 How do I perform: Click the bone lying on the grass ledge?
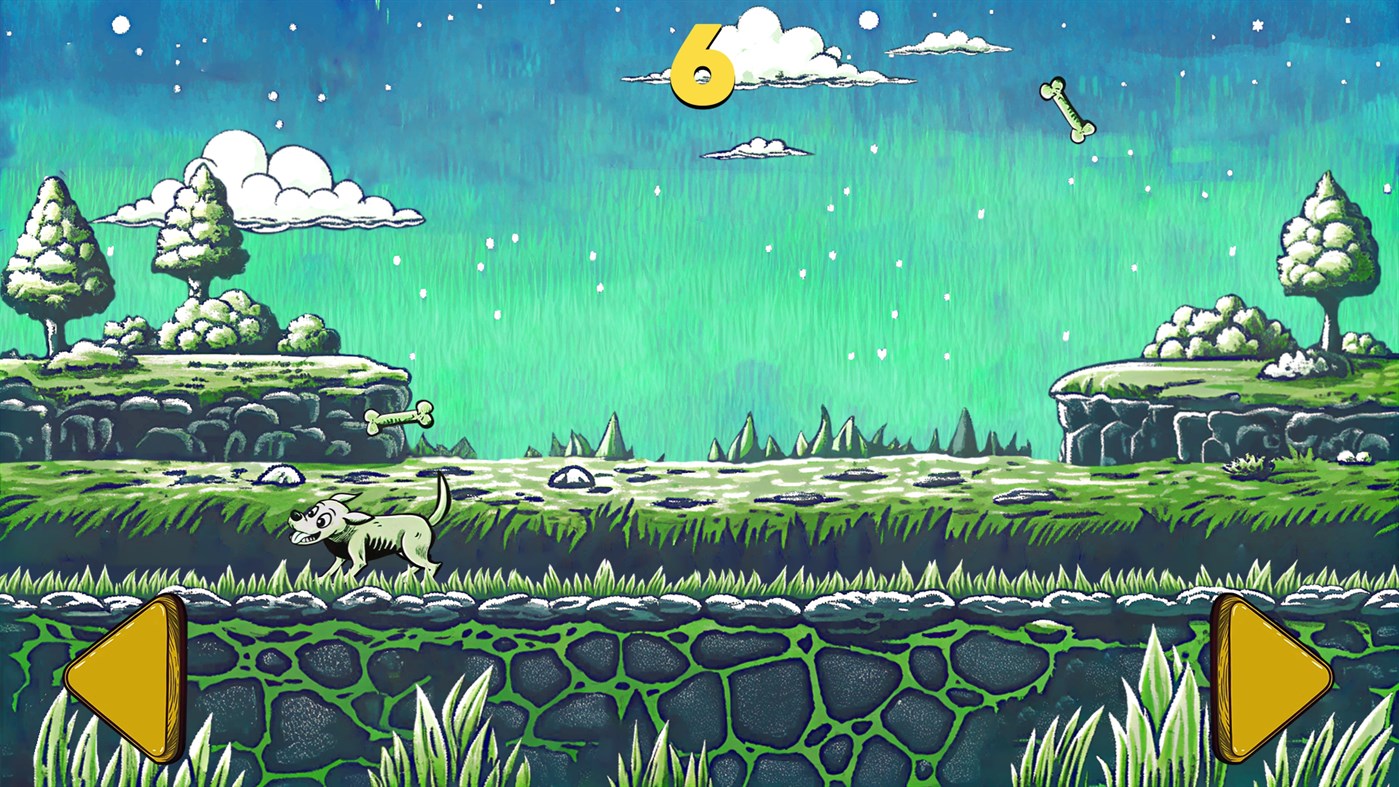(404, 418)
